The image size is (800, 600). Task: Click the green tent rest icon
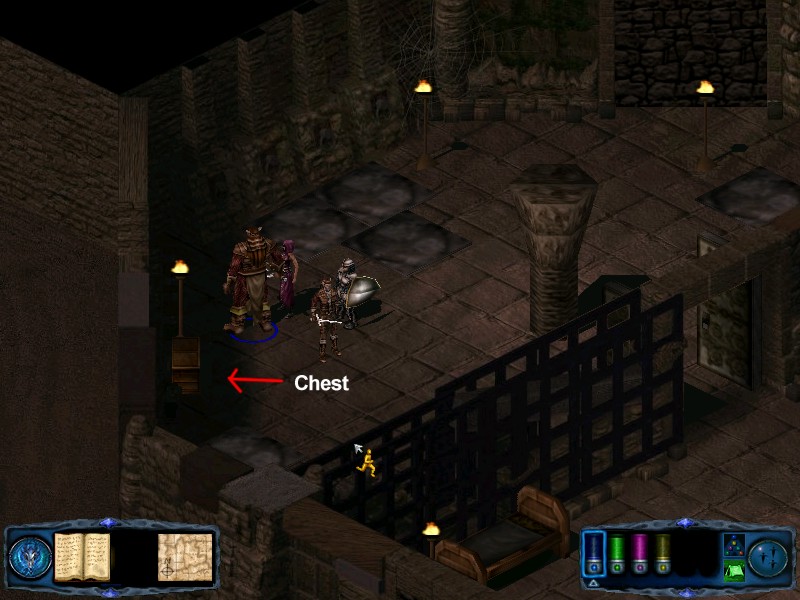[x=733, y=571]
